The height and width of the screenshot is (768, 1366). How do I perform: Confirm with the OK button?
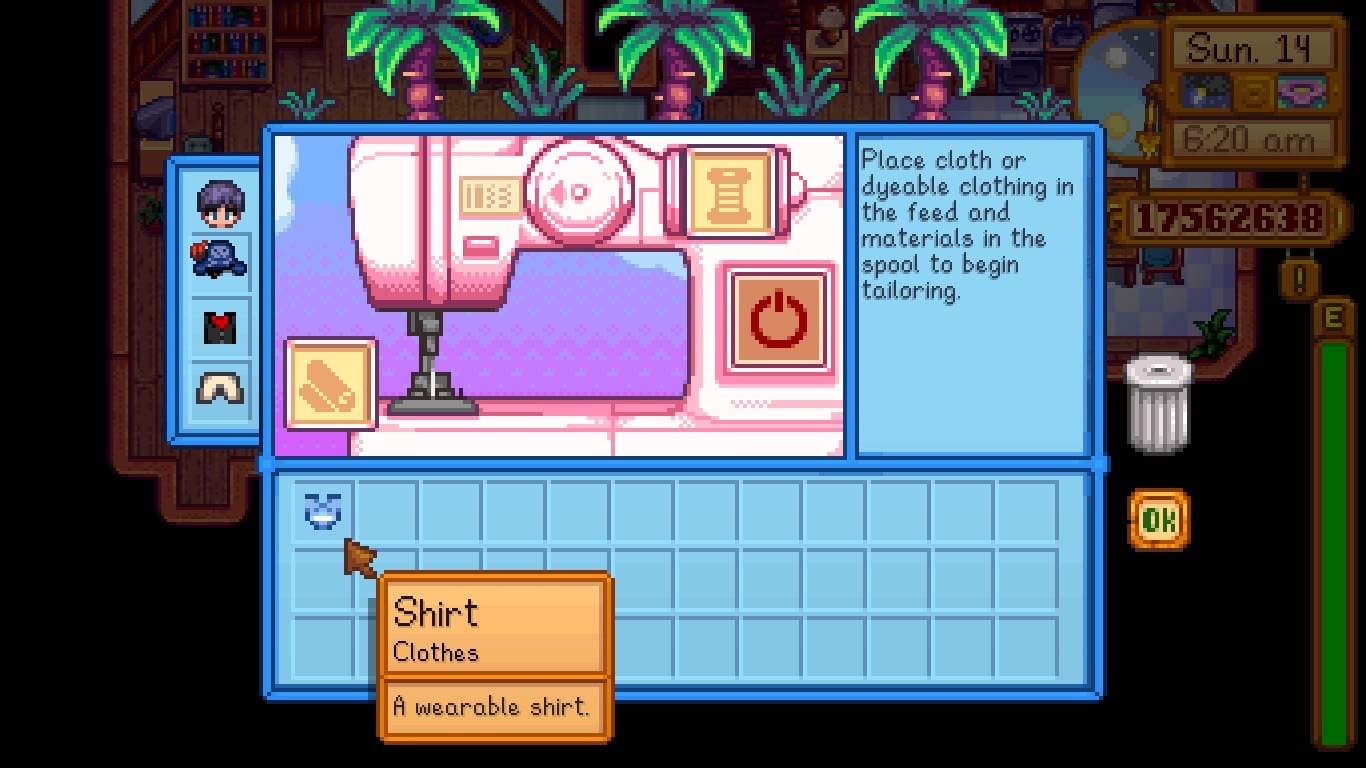(1159, 519)
